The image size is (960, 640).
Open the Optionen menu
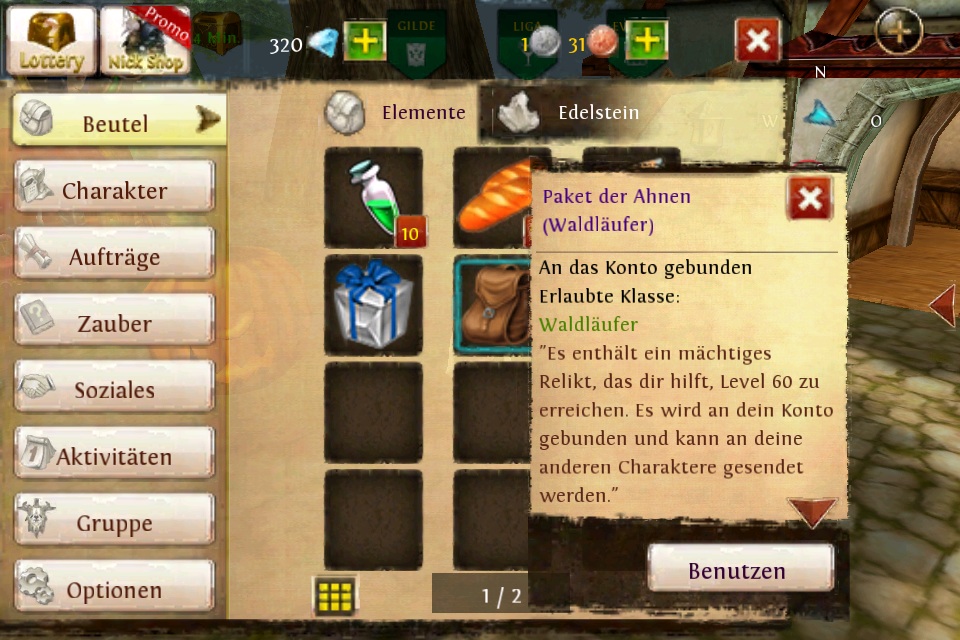(114, 590)
